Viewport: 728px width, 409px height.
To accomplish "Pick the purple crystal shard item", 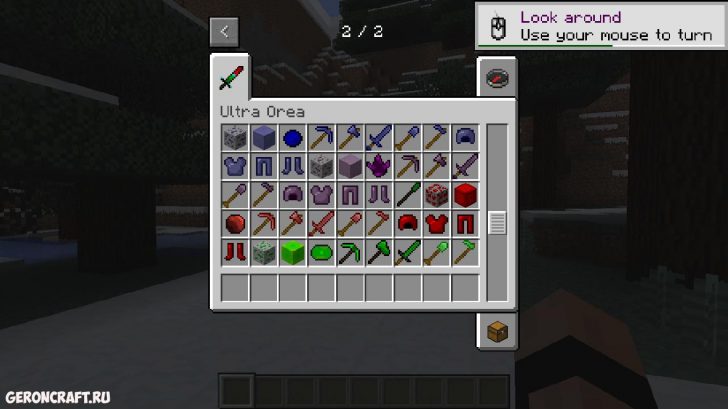I will pyautogui.click(x=379, y=166).
